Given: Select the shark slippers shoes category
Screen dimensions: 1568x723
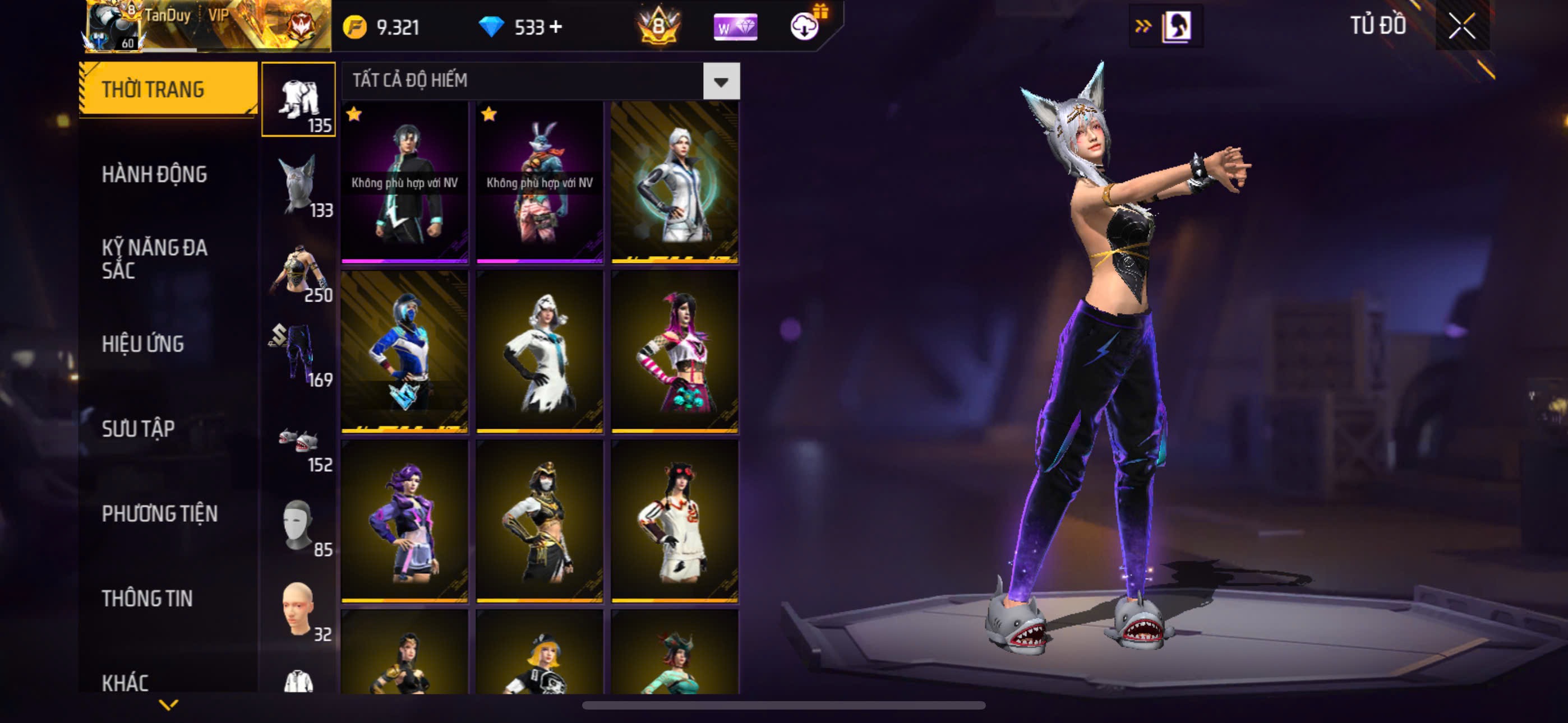Looking at the screenshot, I should 298,440.
